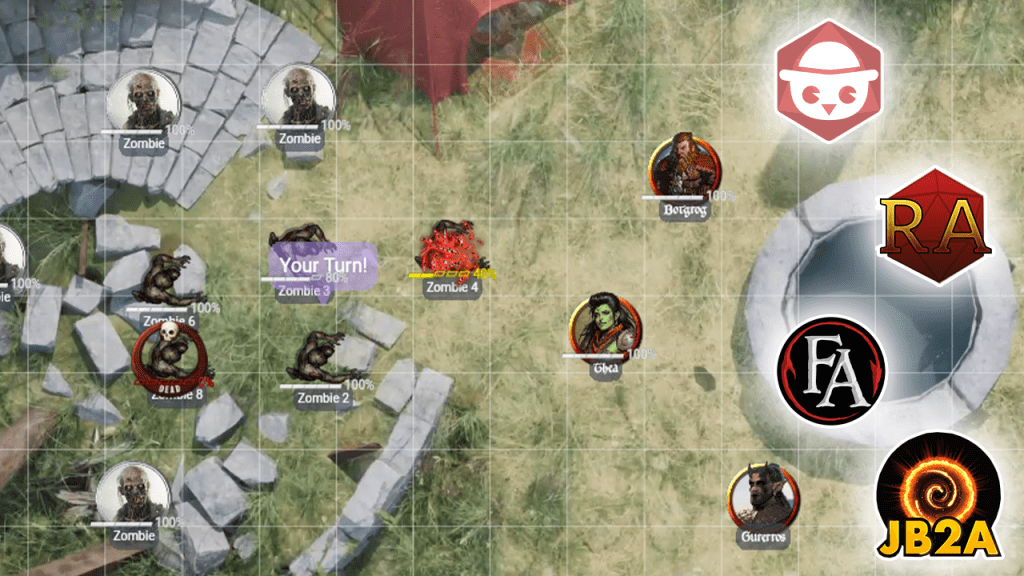This screenshot has width=1024, height=576.
Task: Pick the dead Zombie 8 token
Action: [x=171, y=355]
